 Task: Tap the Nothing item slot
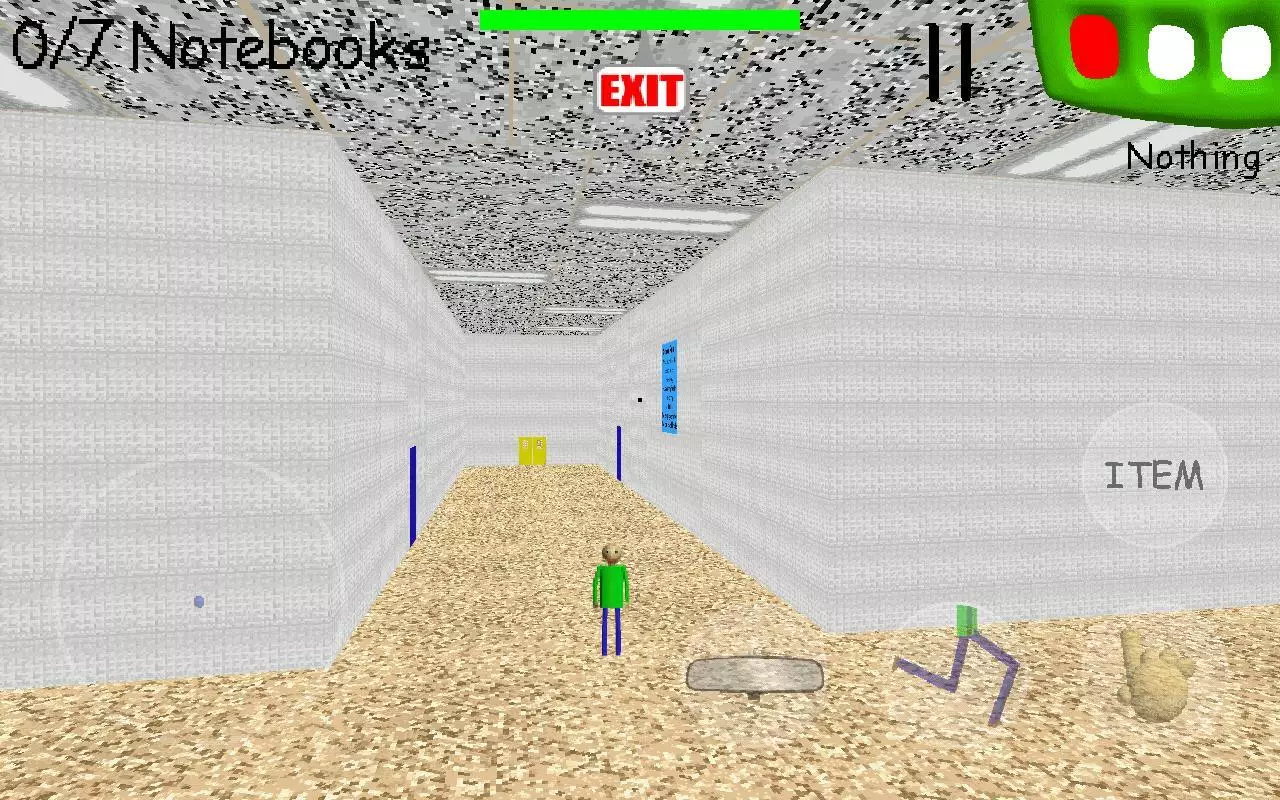pyautogui.click(x=1194, y=157)
